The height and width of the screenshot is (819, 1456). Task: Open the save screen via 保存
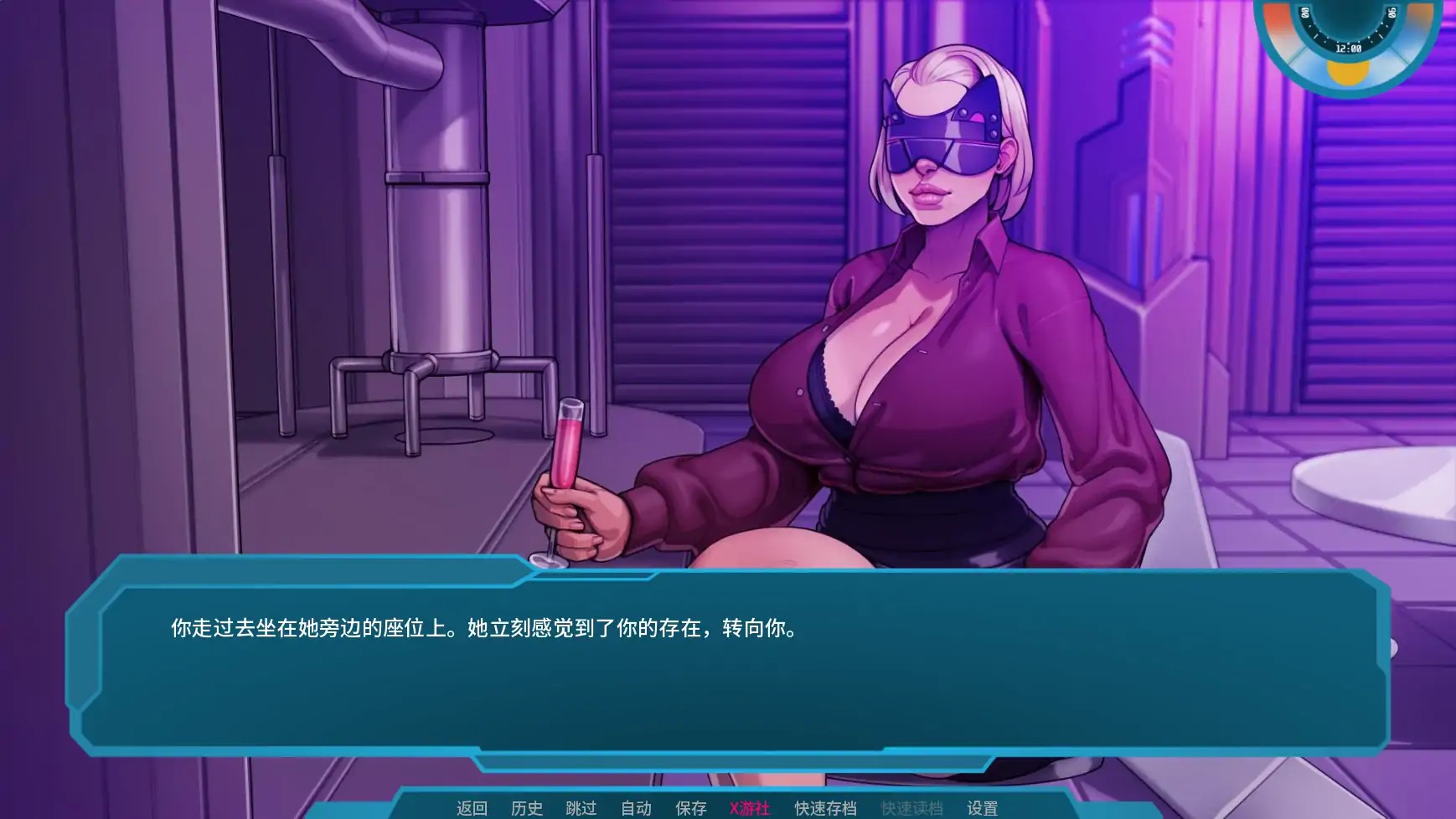(x=689, y=809)
